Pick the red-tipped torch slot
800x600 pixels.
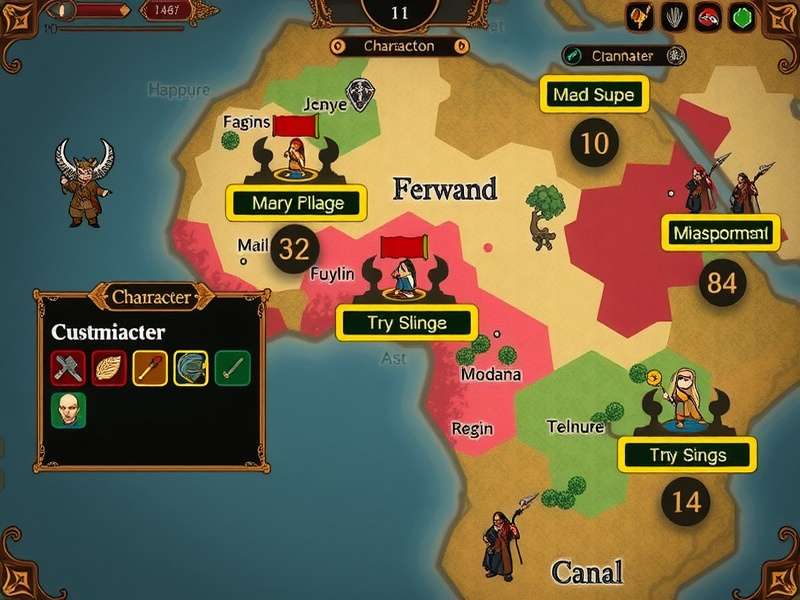[150, 368]
